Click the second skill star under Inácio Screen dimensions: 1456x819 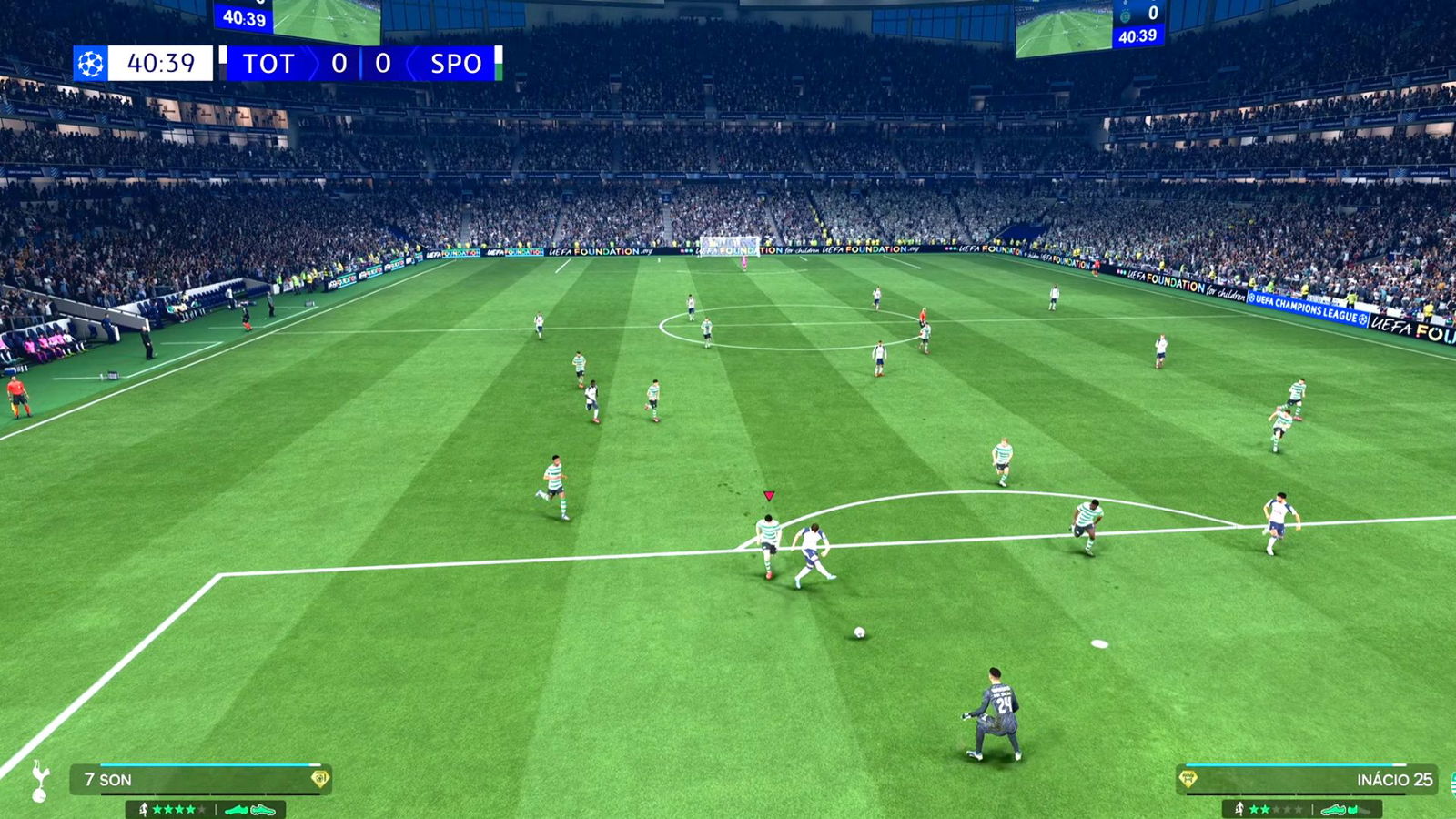[x=1266, y=808]
